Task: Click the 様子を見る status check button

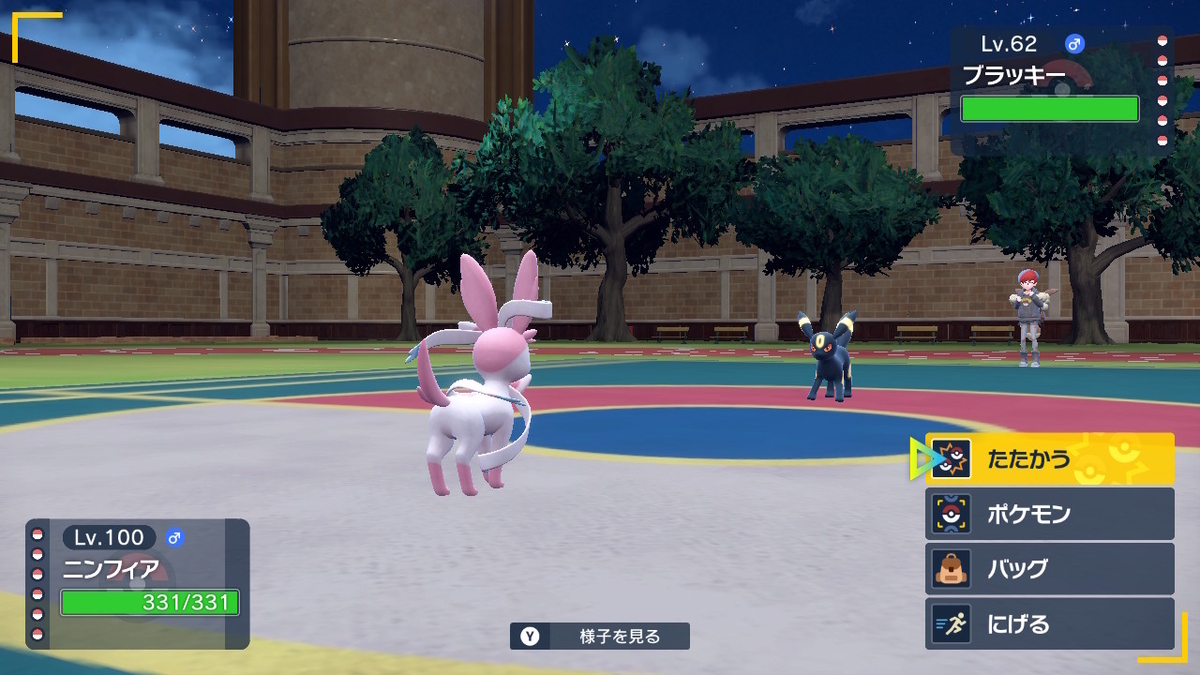Action: (x=600, y=636)
